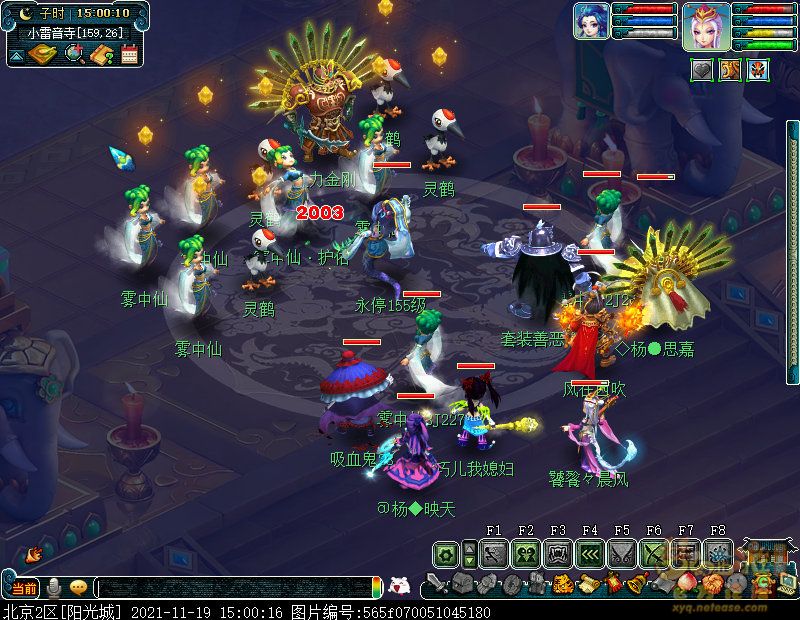This screenshot has height=620, width=800.
Task: Click the golden compass plate icon
Action: 42,53
